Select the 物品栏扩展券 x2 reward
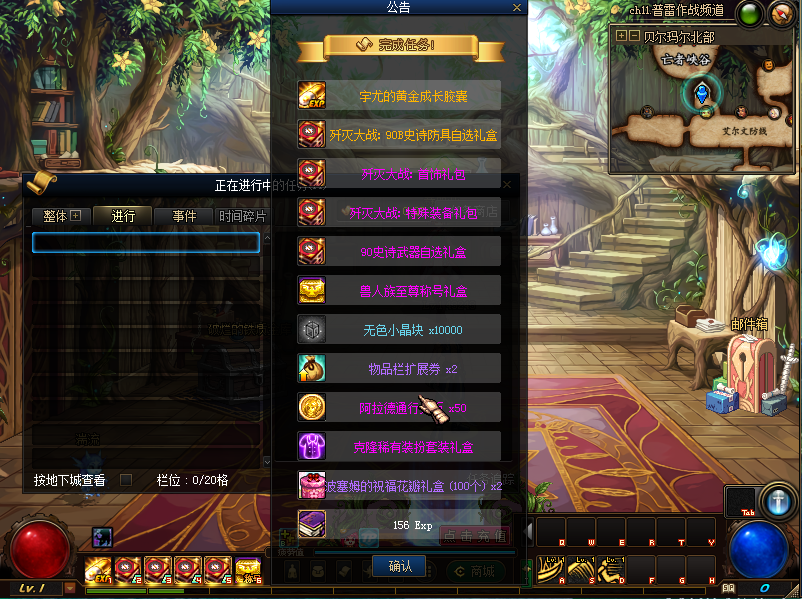This screenshot has width=802, height=599. (399, 369)
